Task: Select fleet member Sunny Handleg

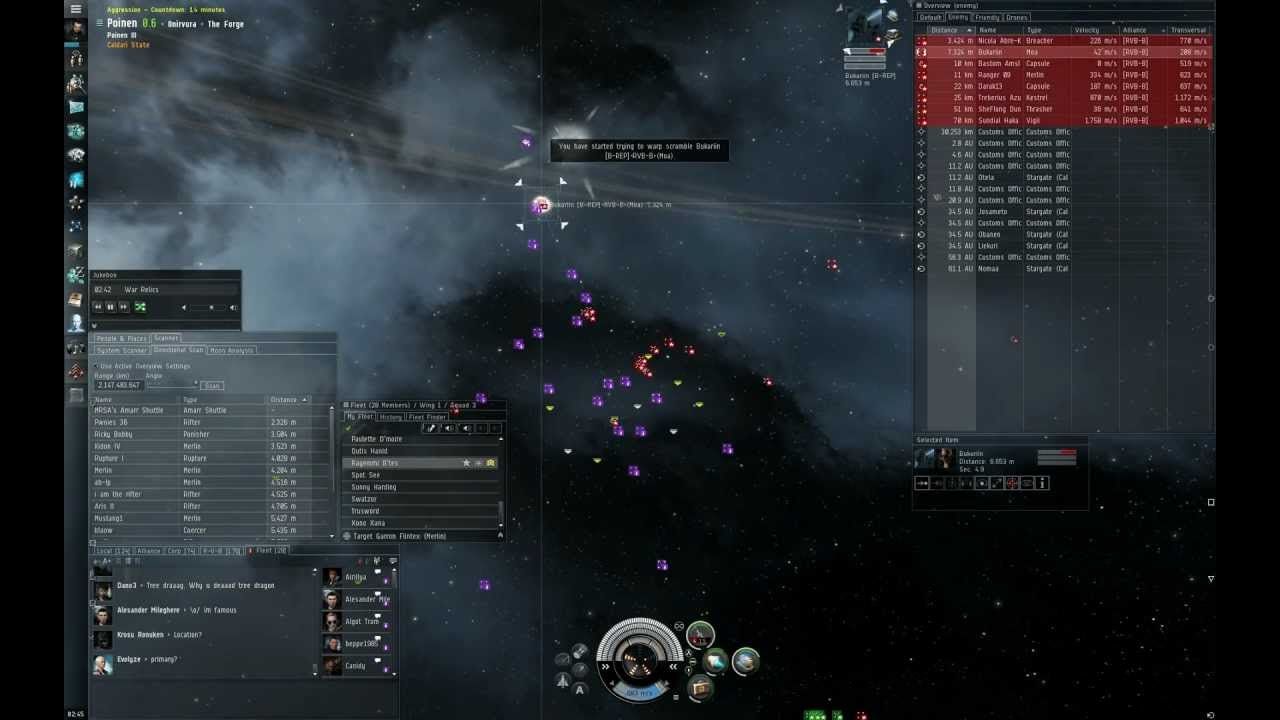Action: coord(375,487)
